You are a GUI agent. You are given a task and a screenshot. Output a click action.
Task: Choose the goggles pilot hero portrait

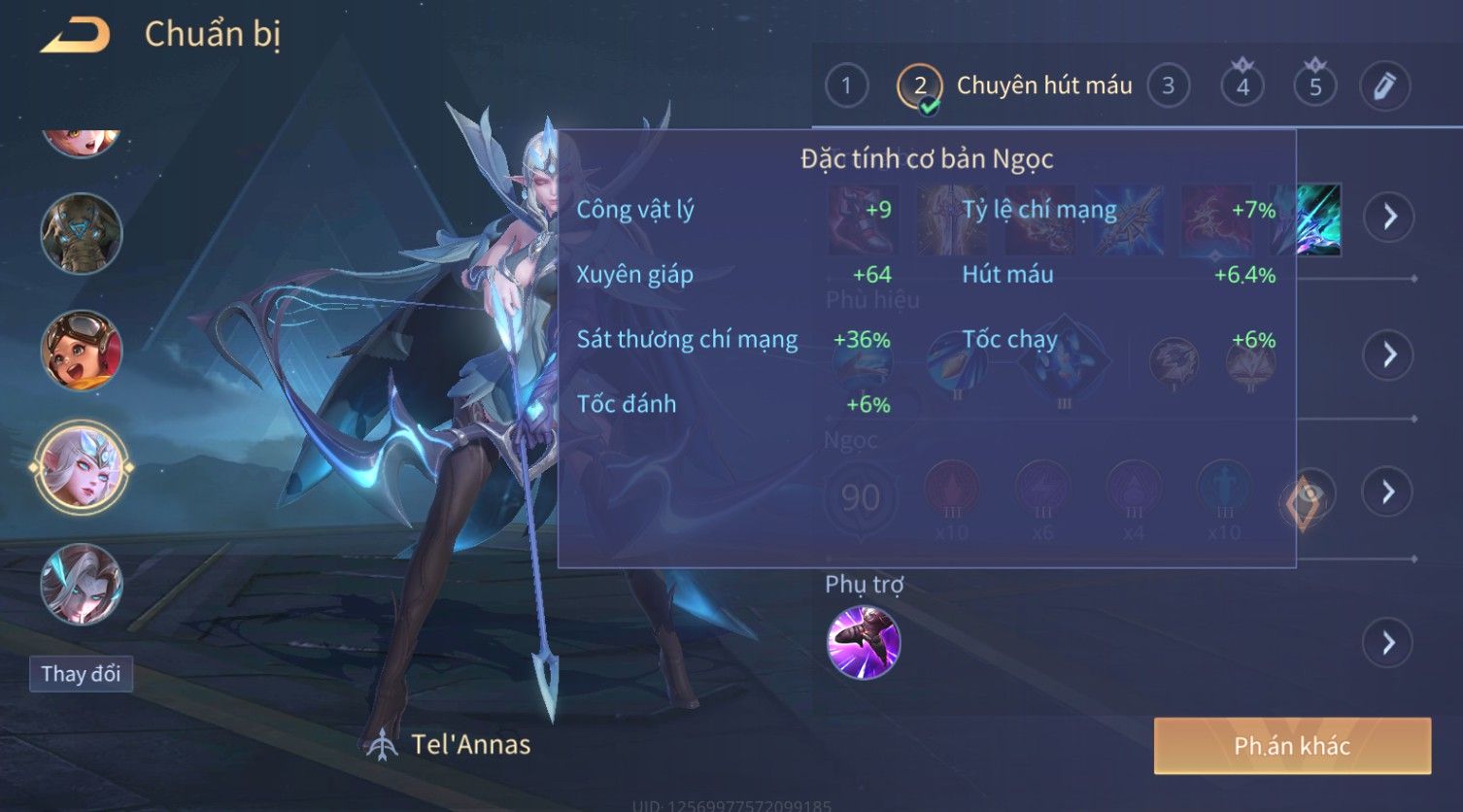tap(82, 351)
